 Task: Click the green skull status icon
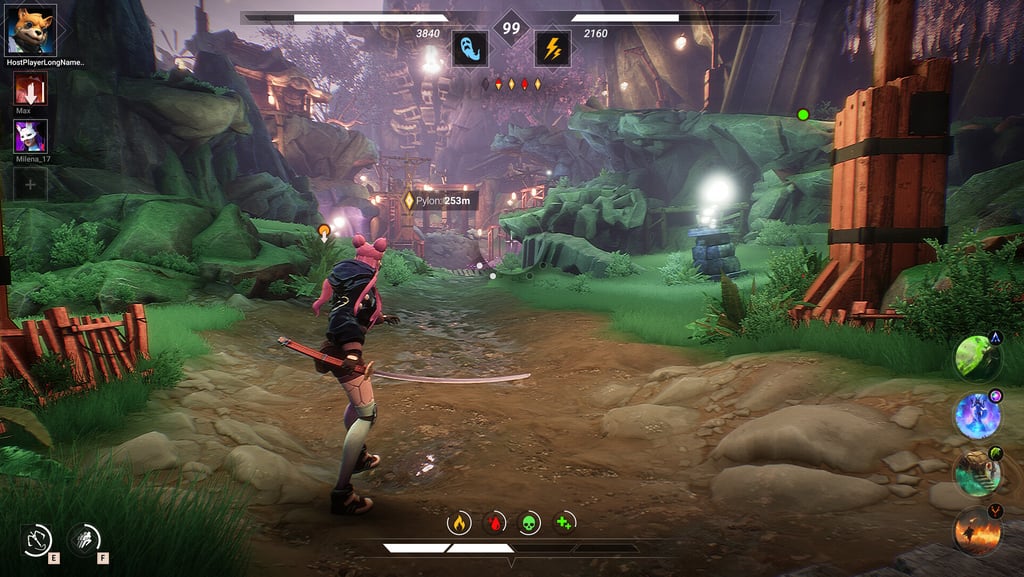529,522
